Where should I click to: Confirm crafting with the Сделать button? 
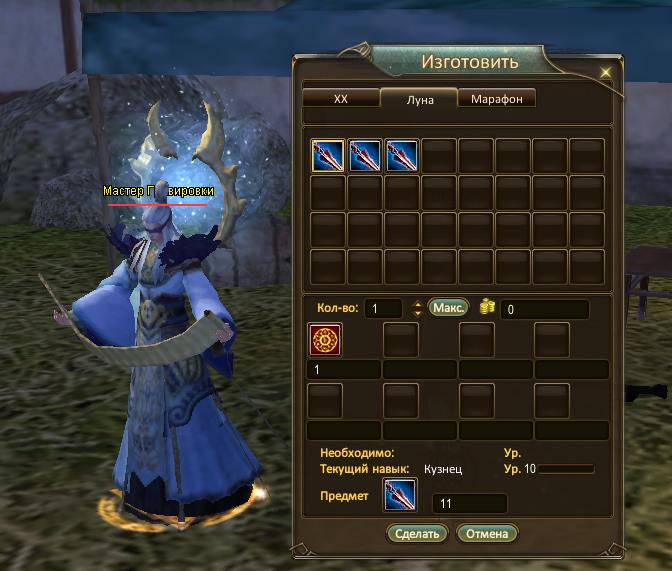(417, 533)
